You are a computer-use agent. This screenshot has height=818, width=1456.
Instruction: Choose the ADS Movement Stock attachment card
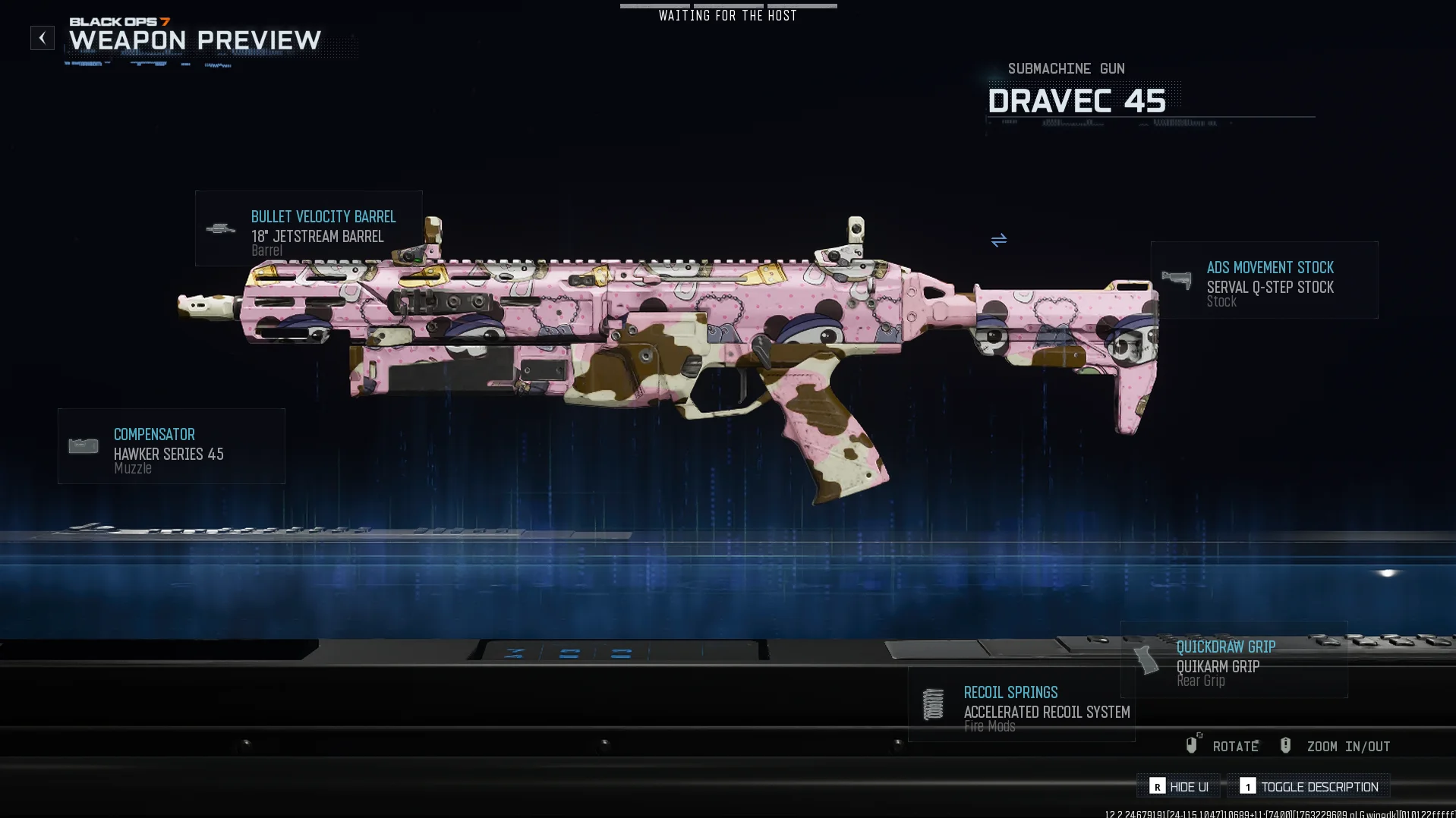1264,280
